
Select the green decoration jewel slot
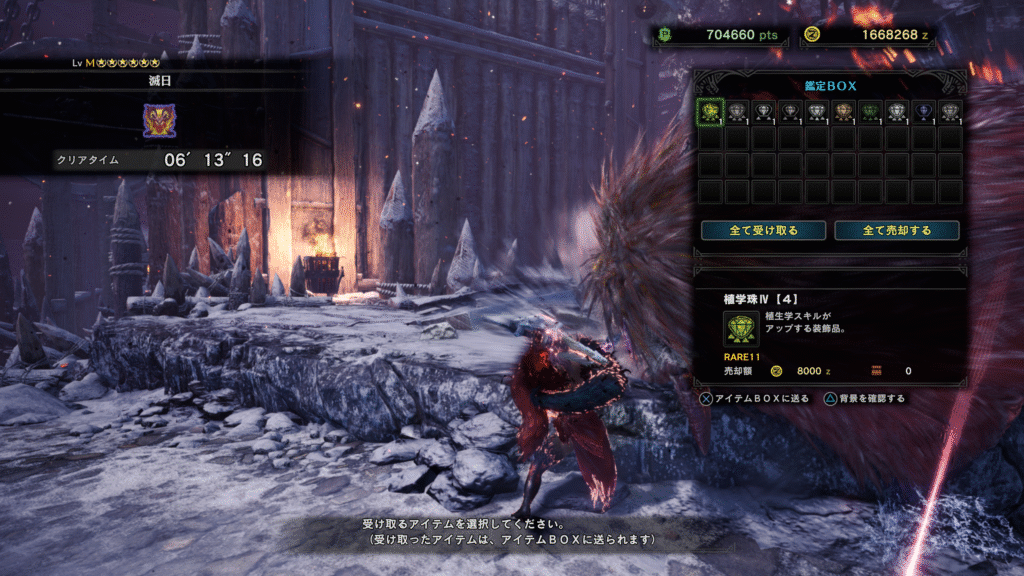(870, 111)
